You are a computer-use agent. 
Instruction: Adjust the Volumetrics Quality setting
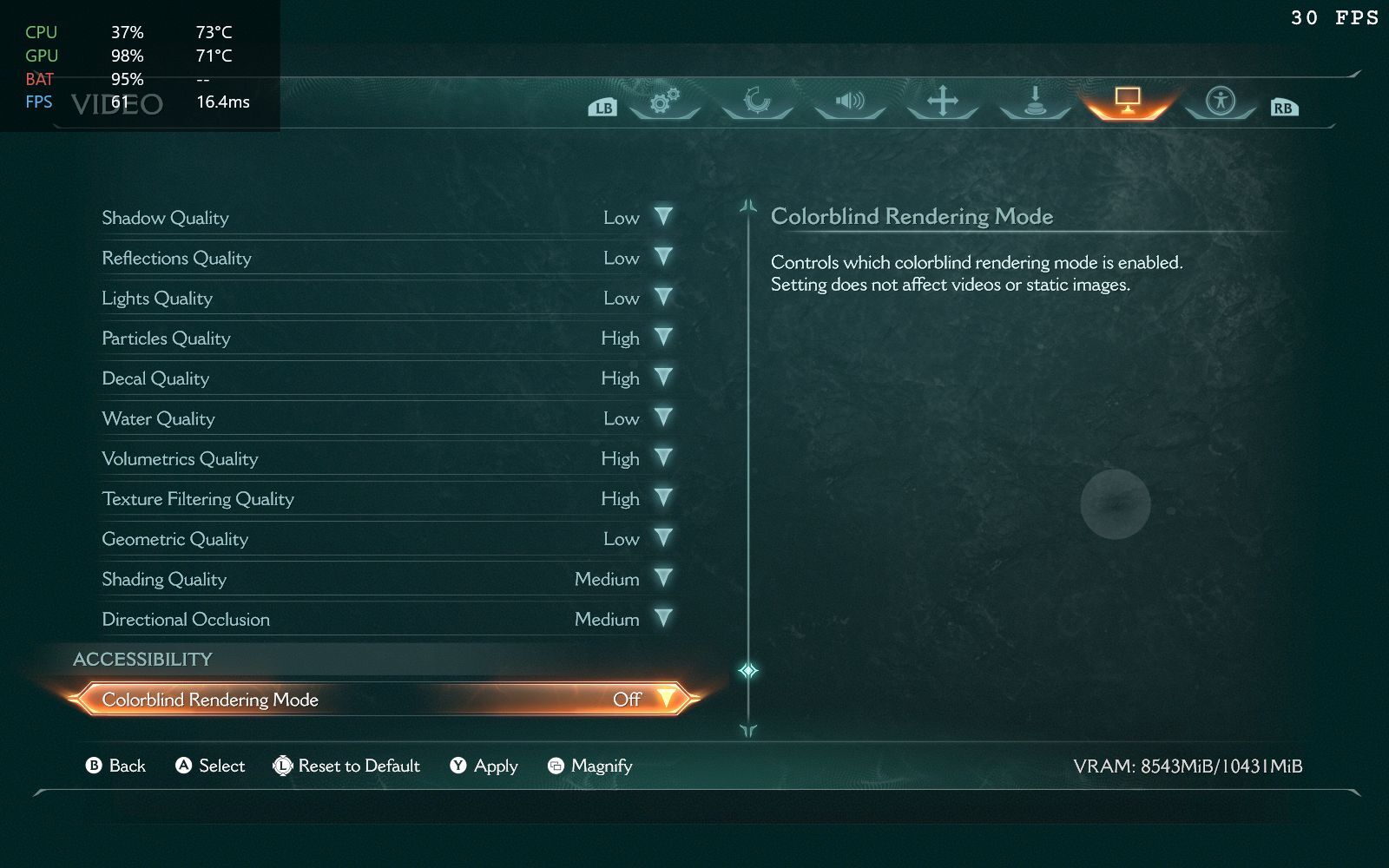click(x=663, y=458)
